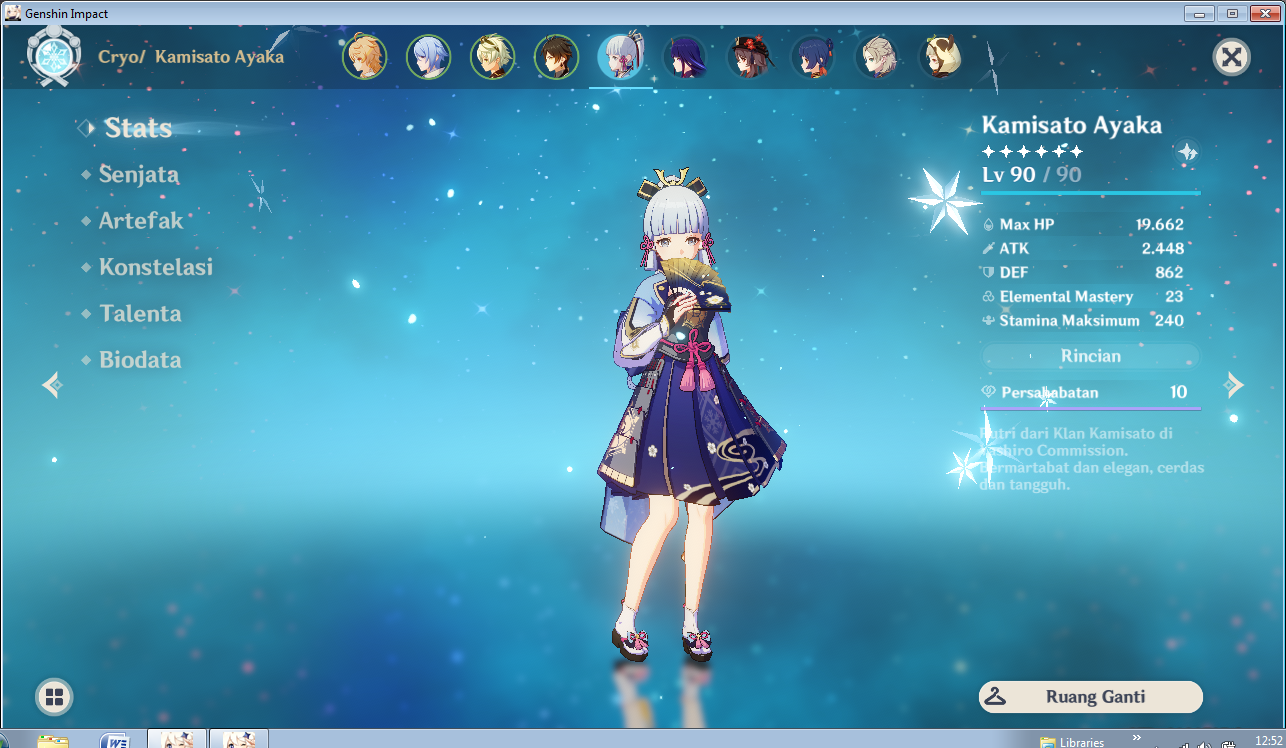
Task: Select the Konstelasi menu entry
Action: tap(156, 267)
